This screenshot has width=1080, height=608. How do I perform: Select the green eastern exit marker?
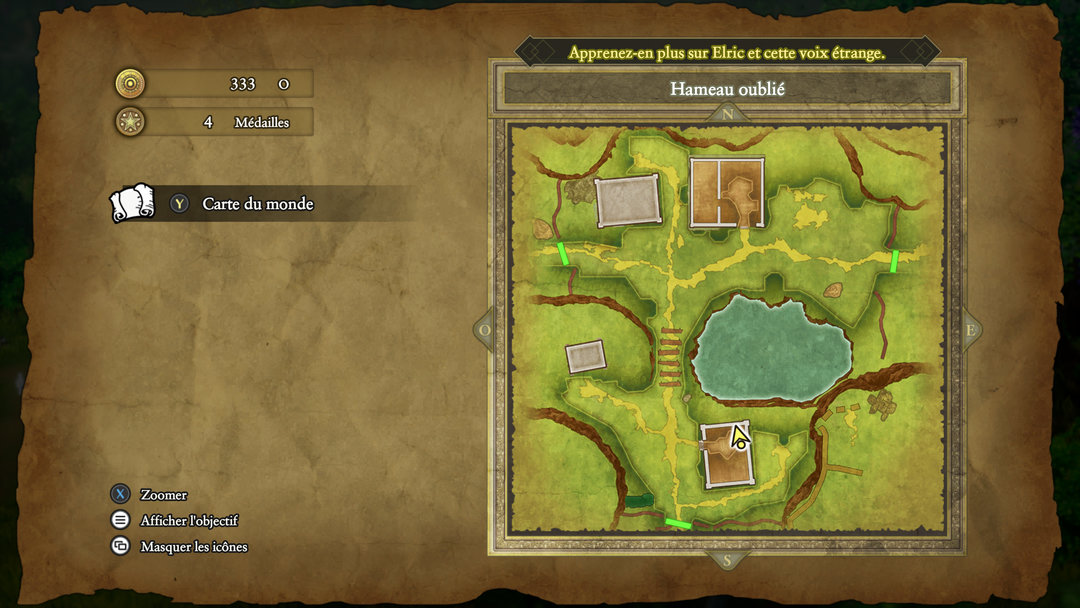pyautogui.click(x=894, y=261)
